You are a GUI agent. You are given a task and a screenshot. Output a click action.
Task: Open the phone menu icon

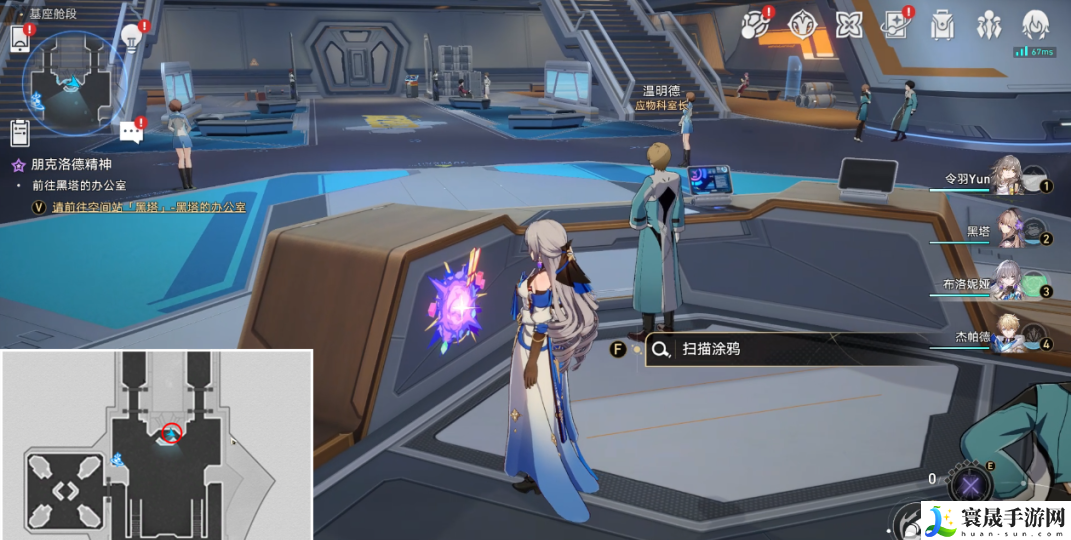20,40
